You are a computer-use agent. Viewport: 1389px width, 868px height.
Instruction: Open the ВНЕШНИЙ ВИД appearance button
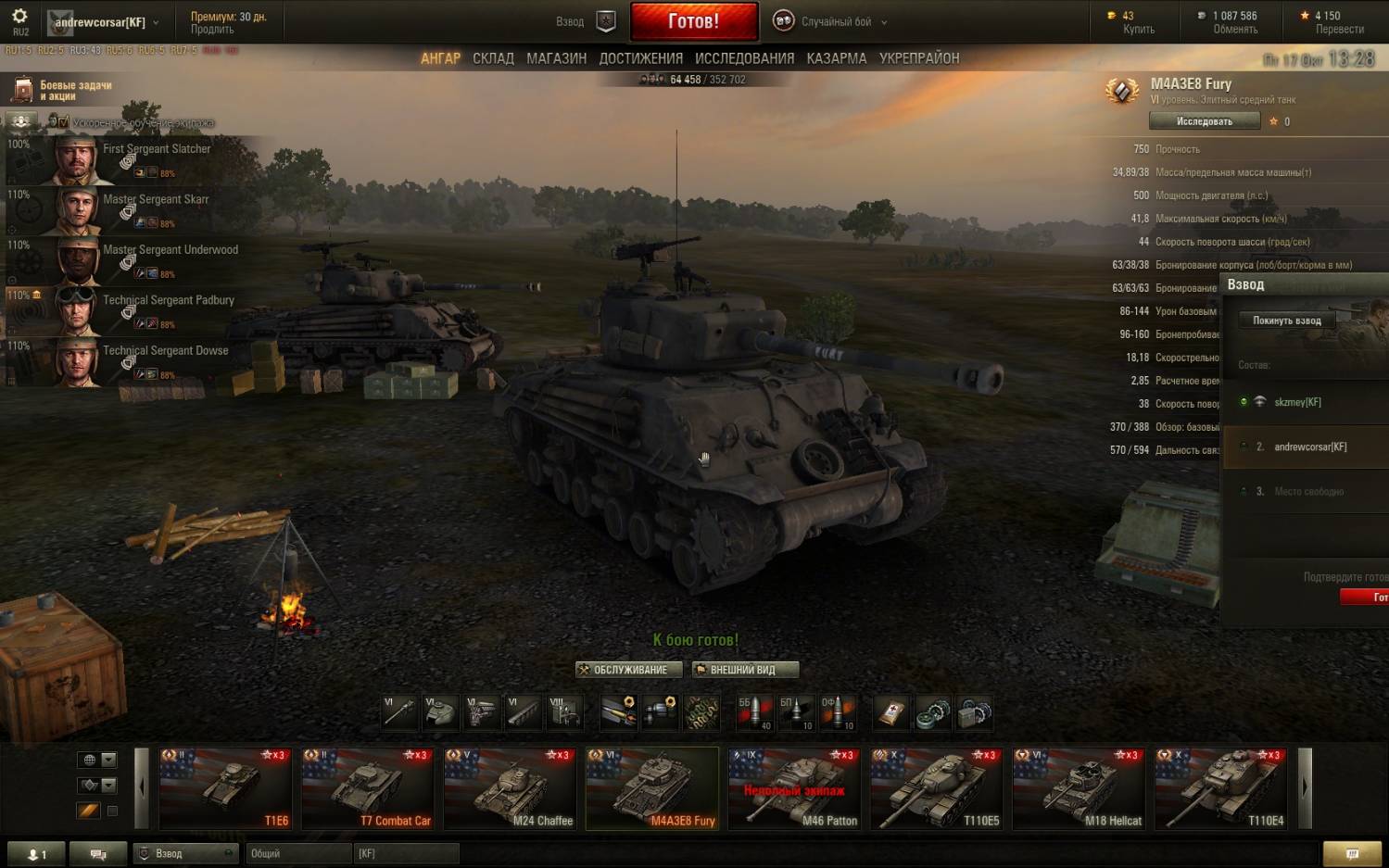(x=744, y=670)
